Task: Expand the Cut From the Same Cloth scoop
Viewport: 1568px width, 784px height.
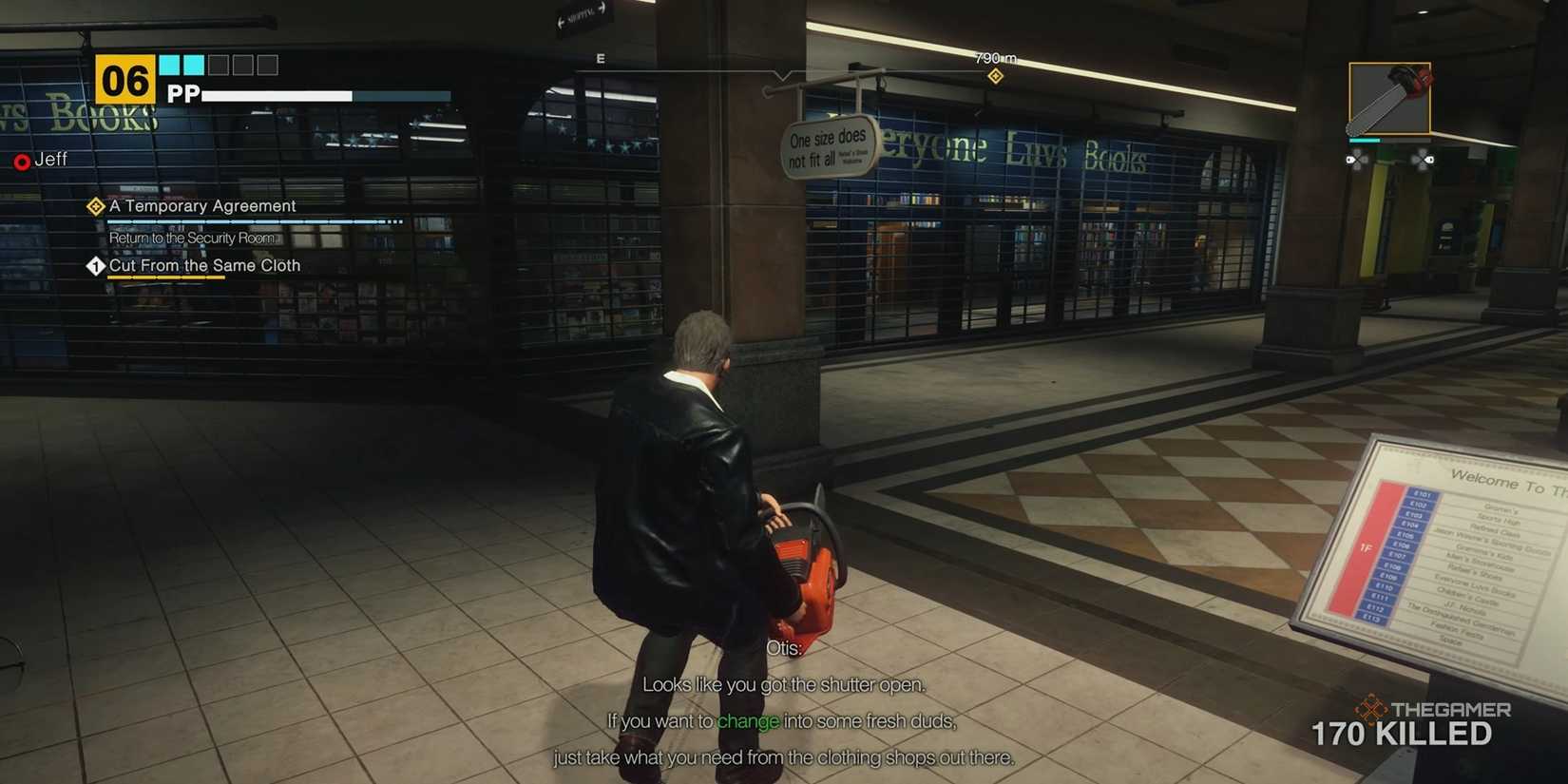Action: click(204, 265)
